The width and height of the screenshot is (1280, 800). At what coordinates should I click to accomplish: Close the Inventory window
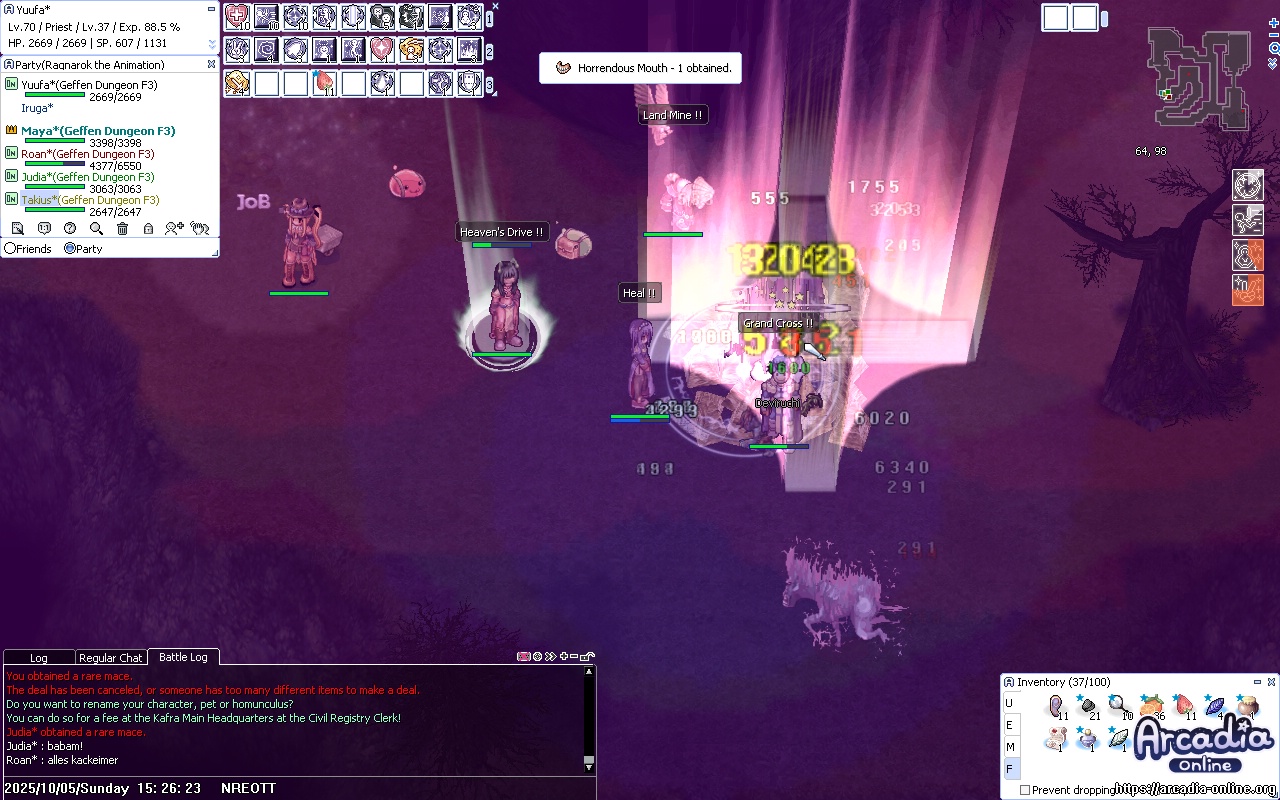pos(1271,682)
